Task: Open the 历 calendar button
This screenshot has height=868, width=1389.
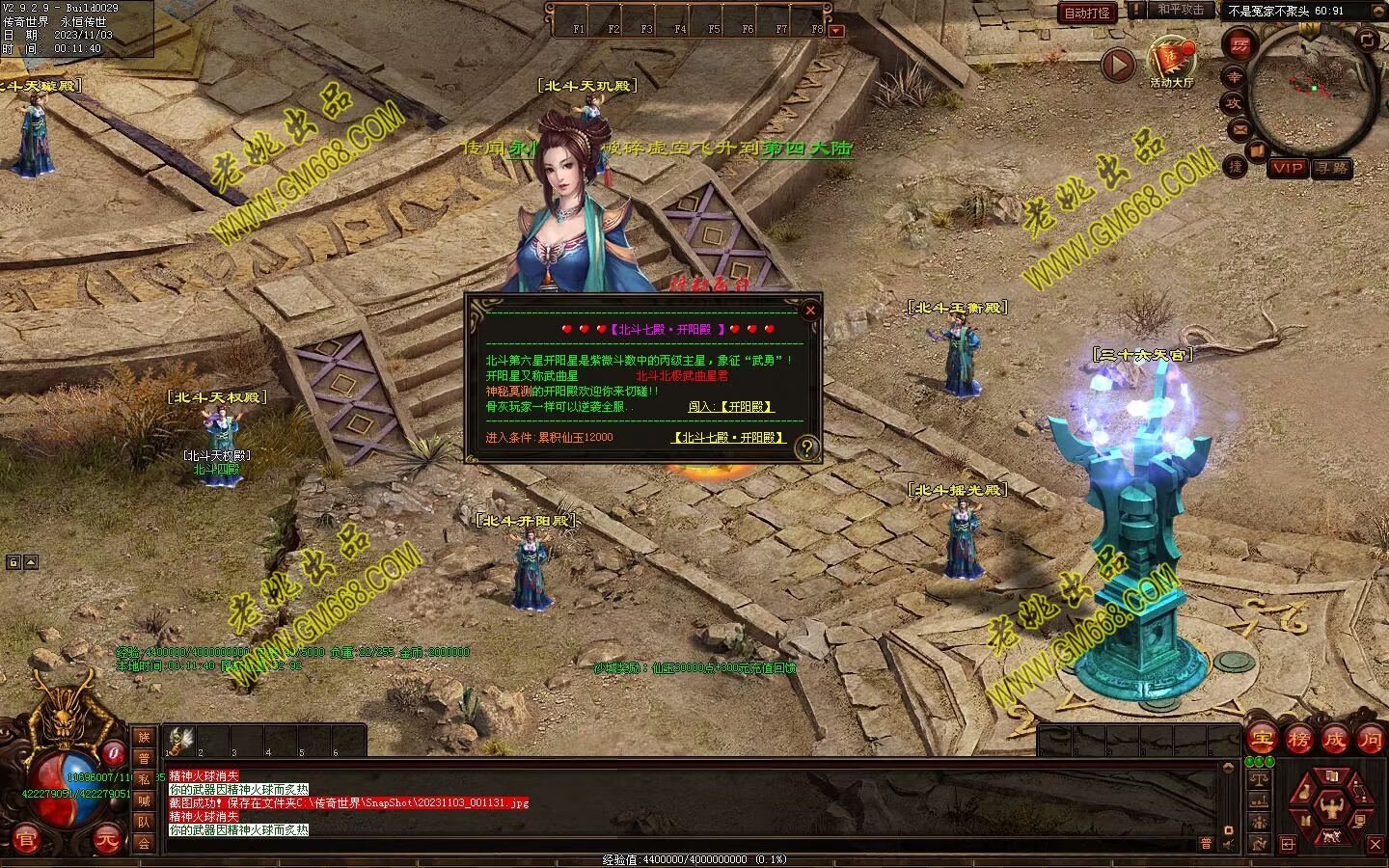Action: (x=1239, y=44)
